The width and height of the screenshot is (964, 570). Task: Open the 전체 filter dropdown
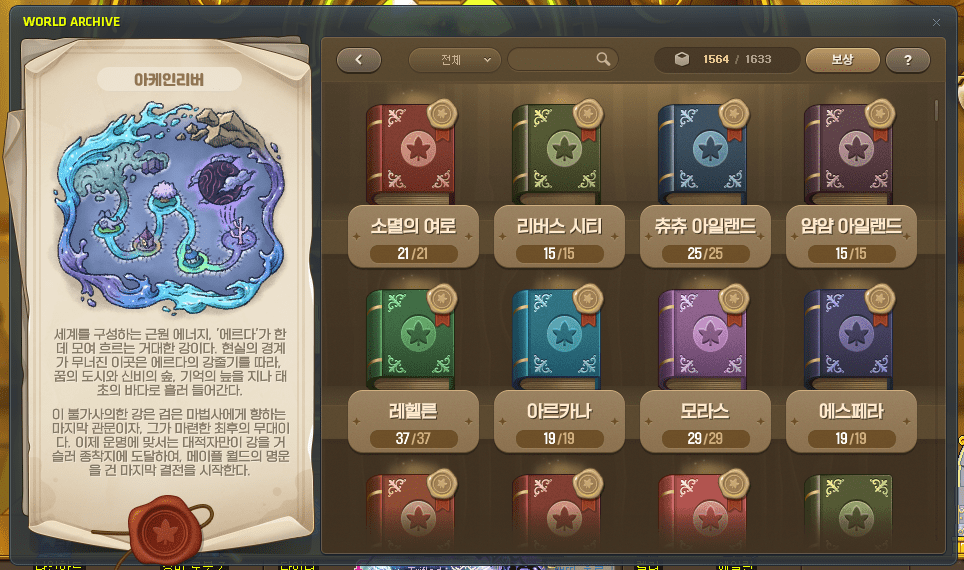(x=455, y=60)
